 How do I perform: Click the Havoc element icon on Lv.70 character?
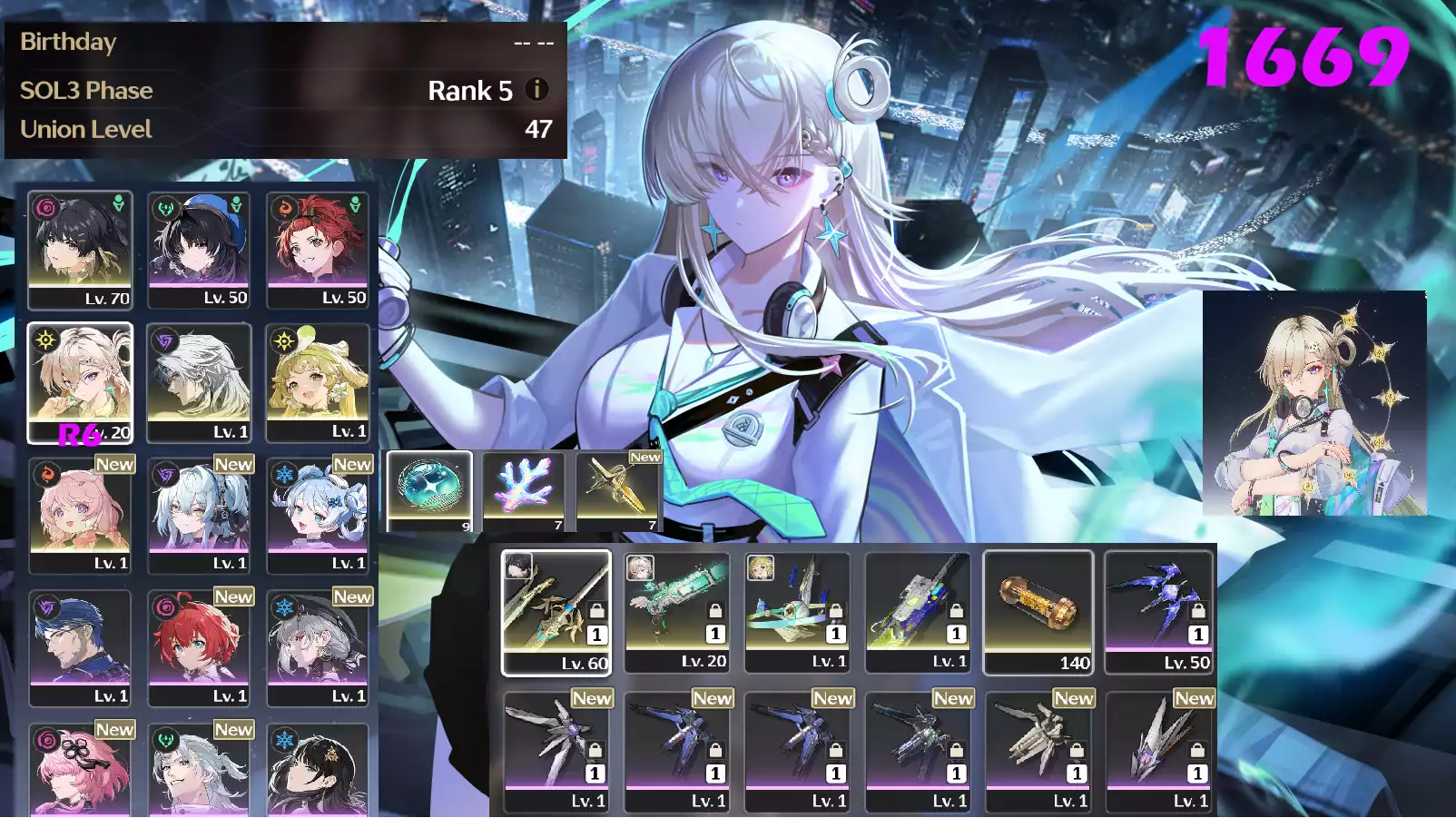44,204
